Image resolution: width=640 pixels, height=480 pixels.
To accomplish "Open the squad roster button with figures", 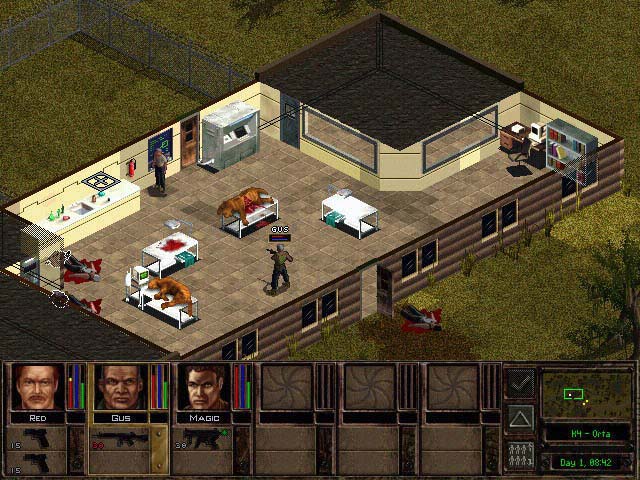I will (520, 454).
